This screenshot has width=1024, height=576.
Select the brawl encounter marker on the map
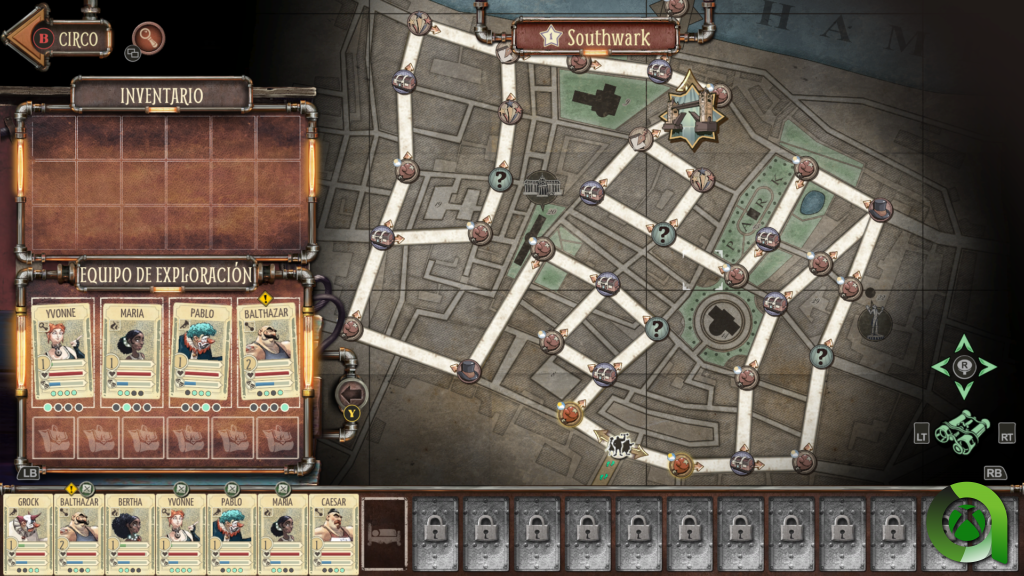click(x=621, y=444)
